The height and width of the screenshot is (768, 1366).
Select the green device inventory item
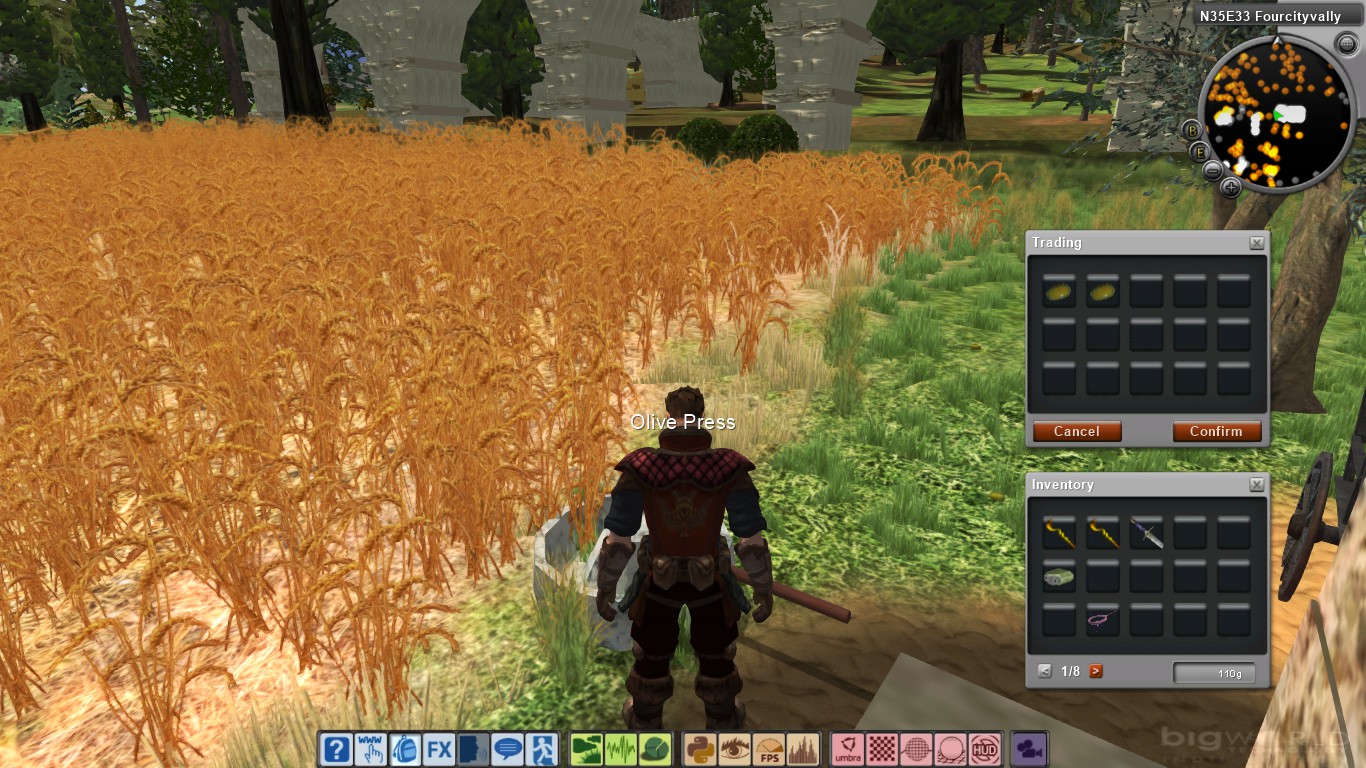(x=1058, y=577)
